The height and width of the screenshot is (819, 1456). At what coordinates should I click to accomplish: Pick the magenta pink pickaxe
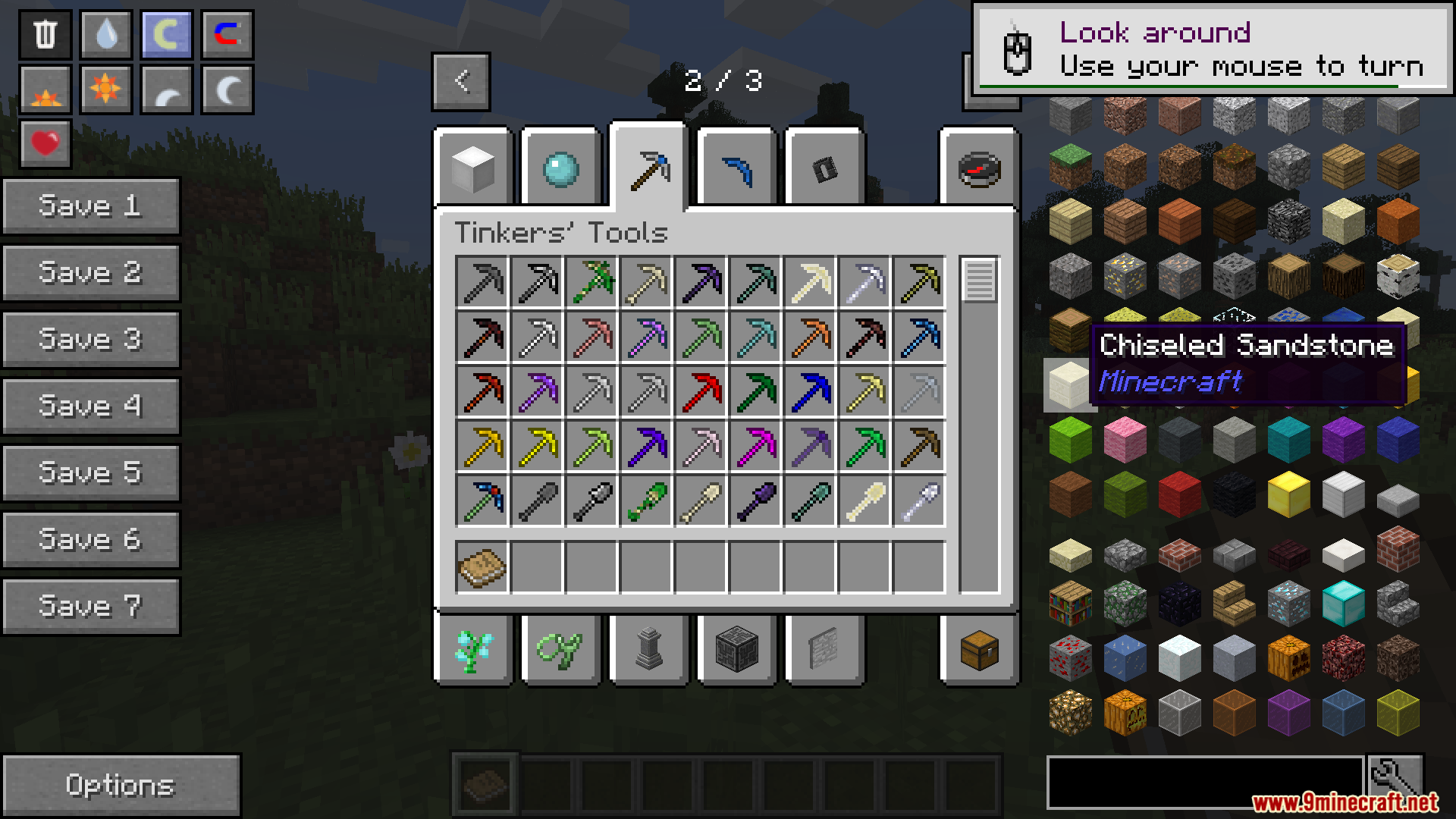[x=756, y=446]
